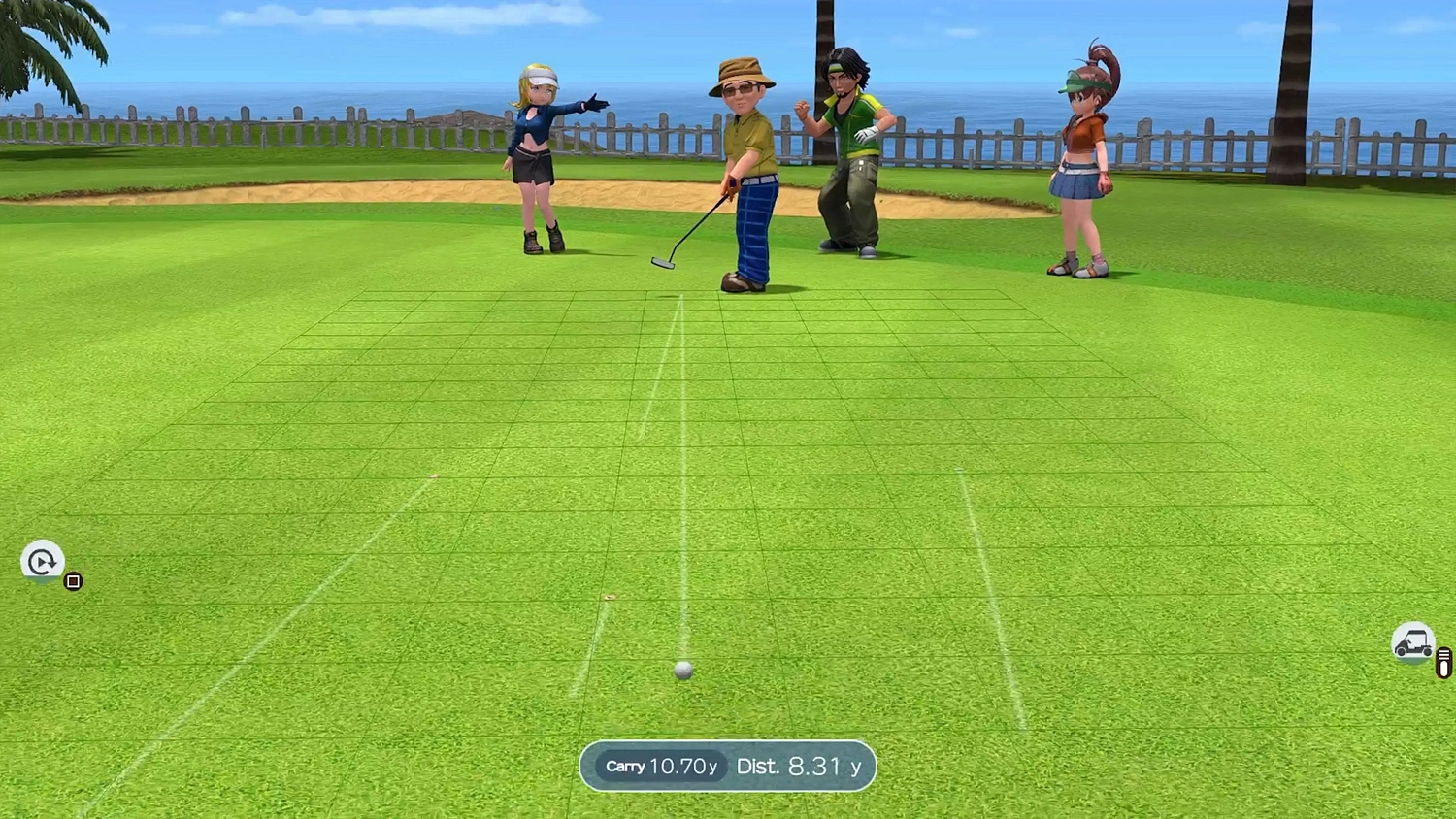Screen dimensions: 1456x819
Task: Open the shot info panel at bottom
Action: (x=728, y=767)
